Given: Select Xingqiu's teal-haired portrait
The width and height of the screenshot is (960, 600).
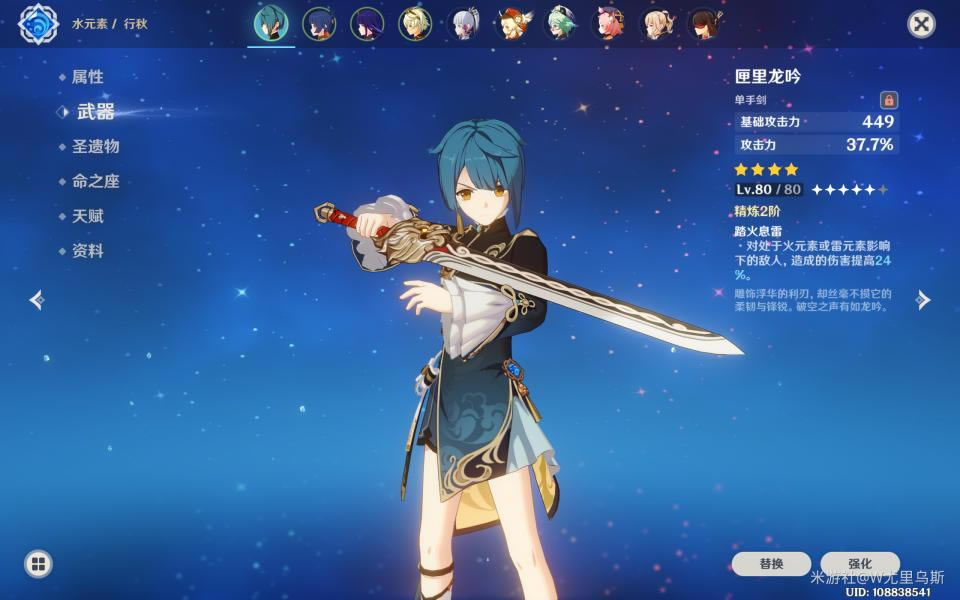Looking at the screenshot, I should coord(270,24).
